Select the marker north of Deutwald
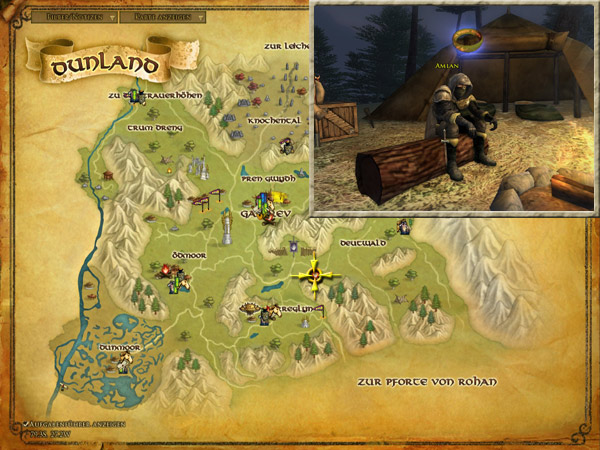 [x=403, y=227]
